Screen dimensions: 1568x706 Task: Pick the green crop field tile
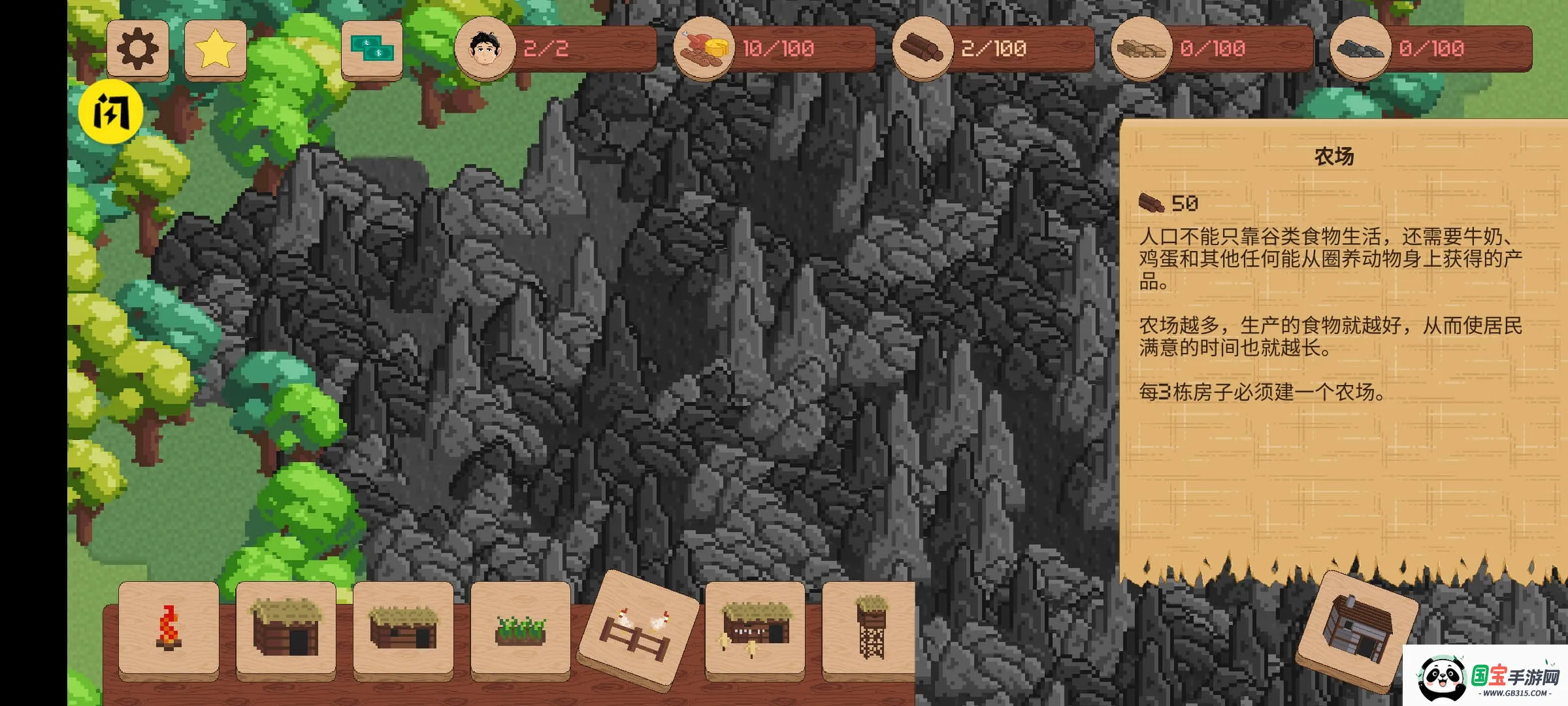[520, 629]
